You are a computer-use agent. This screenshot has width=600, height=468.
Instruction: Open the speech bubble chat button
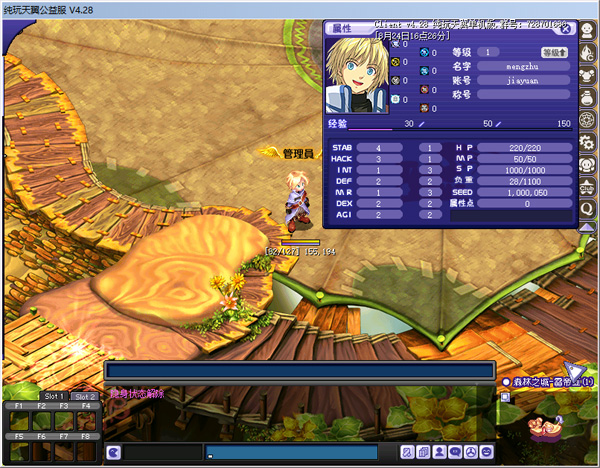click(x=455, y=453)
